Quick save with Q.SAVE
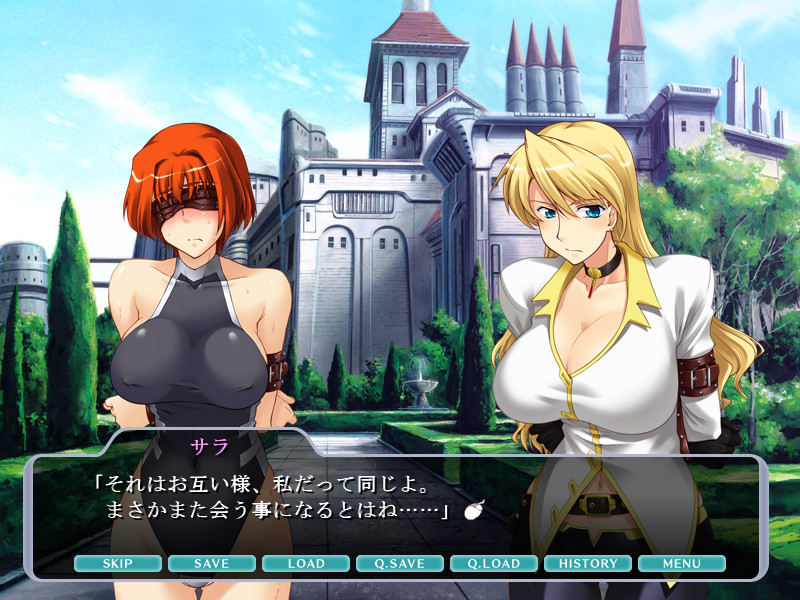The height and width of the screenshot is (600, 800). pyautogui.click(x=399, y=563)
